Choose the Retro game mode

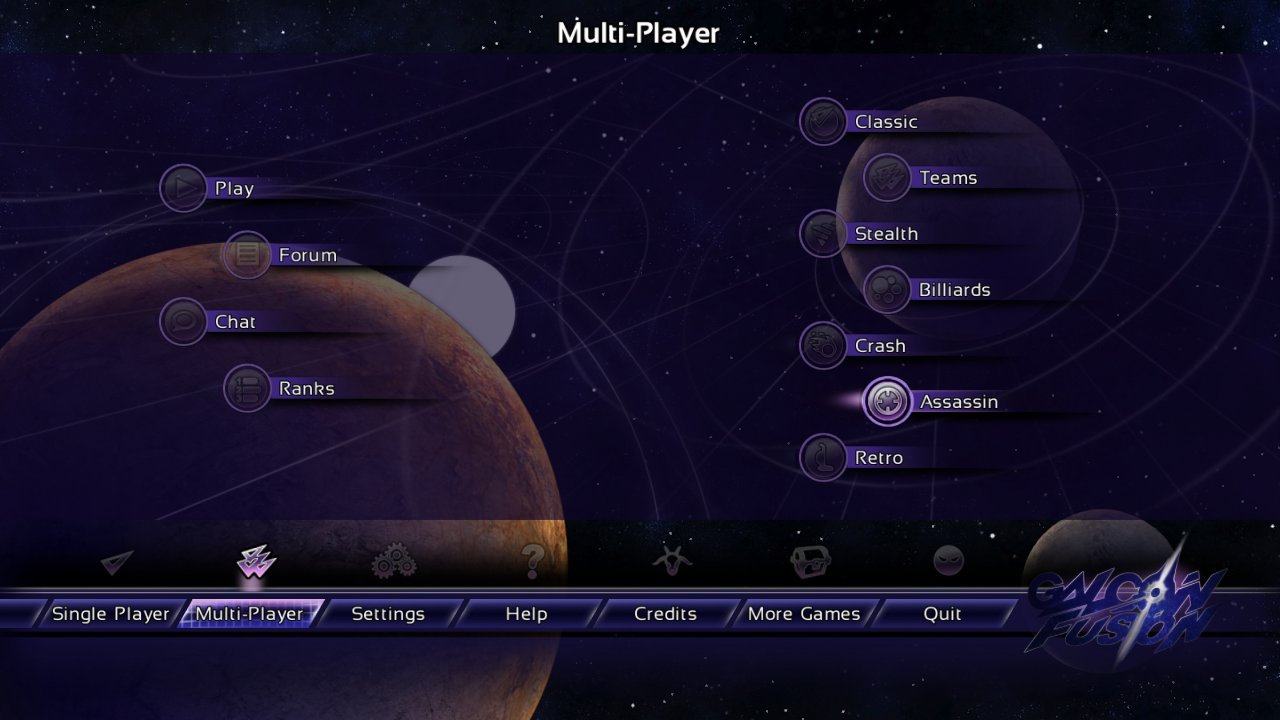coord(877,458)
